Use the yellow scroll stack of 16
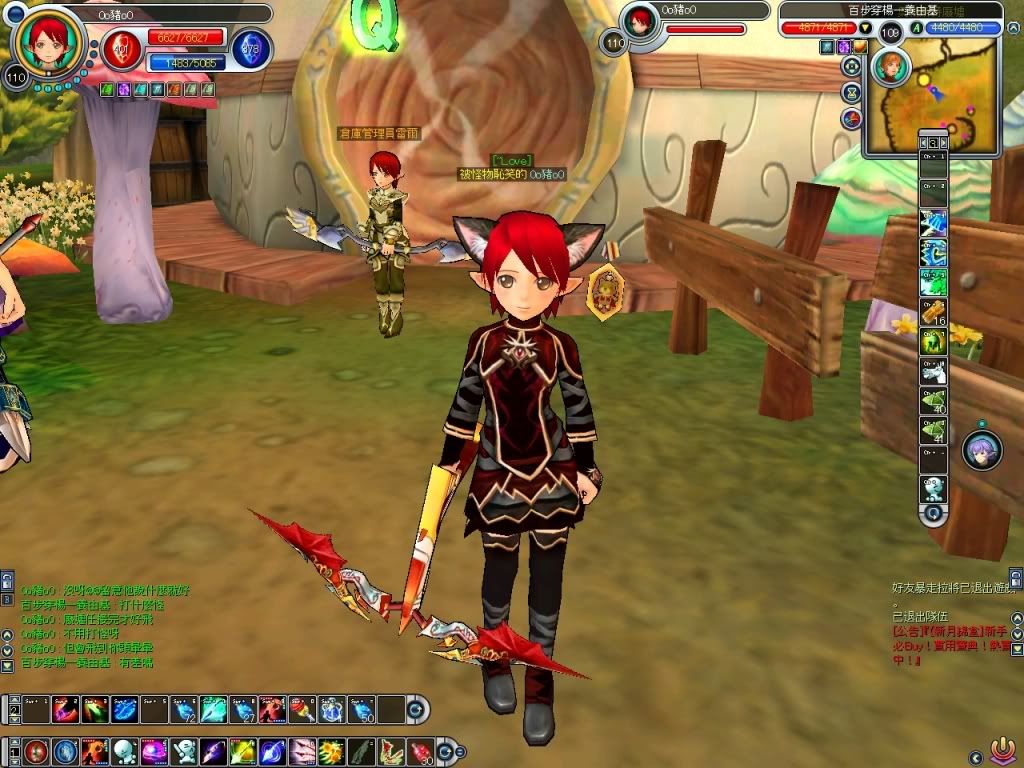Viewport: 1024px width, 768px height. coord(932,312)
